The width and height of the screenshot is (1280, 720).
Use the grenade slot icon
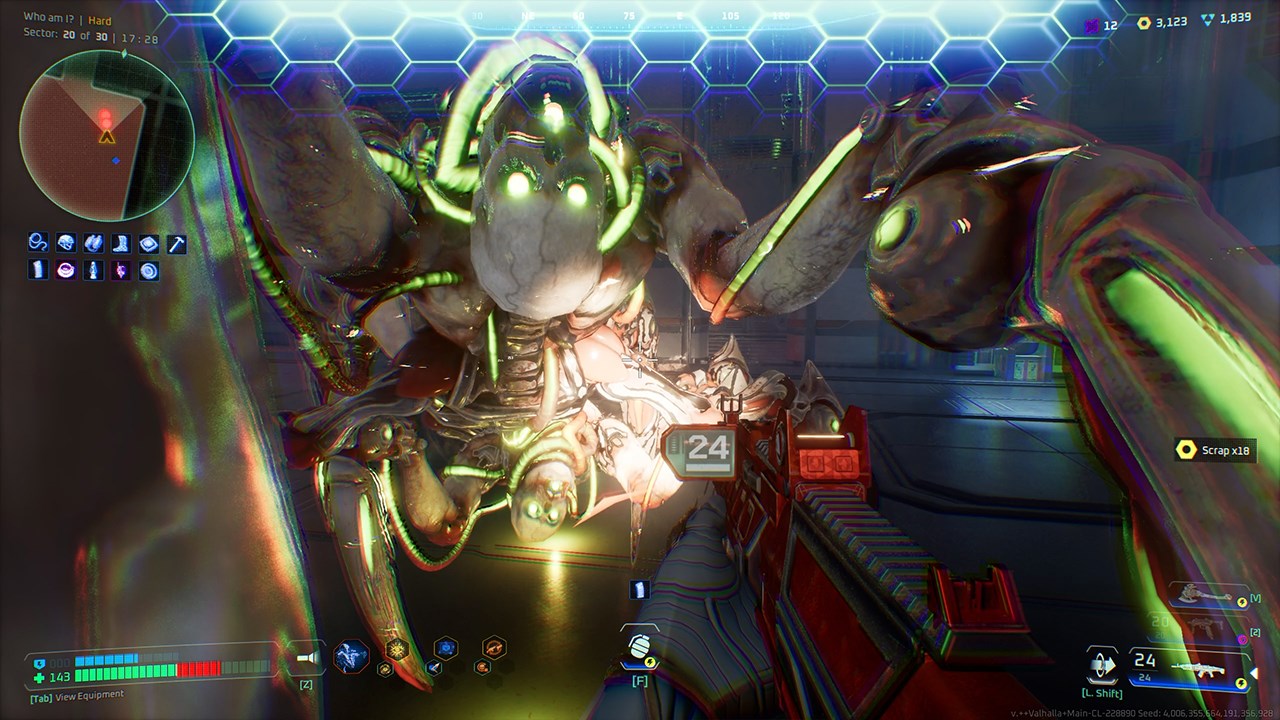click(x=640, y=646)
